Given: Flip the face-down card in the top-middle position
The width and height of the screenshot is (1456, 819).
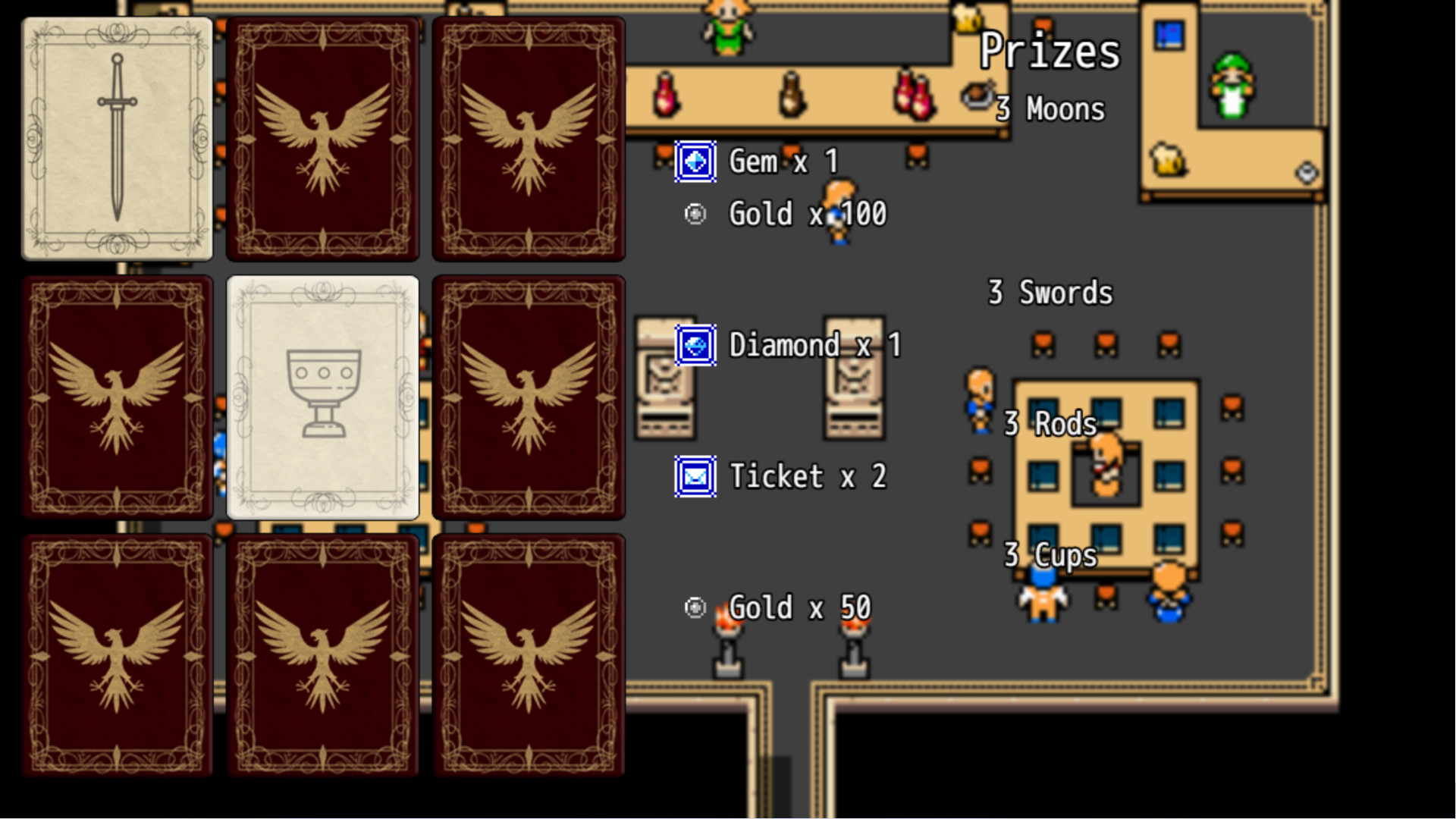Looking at the screenshot, I should click(x=323, y=139).
